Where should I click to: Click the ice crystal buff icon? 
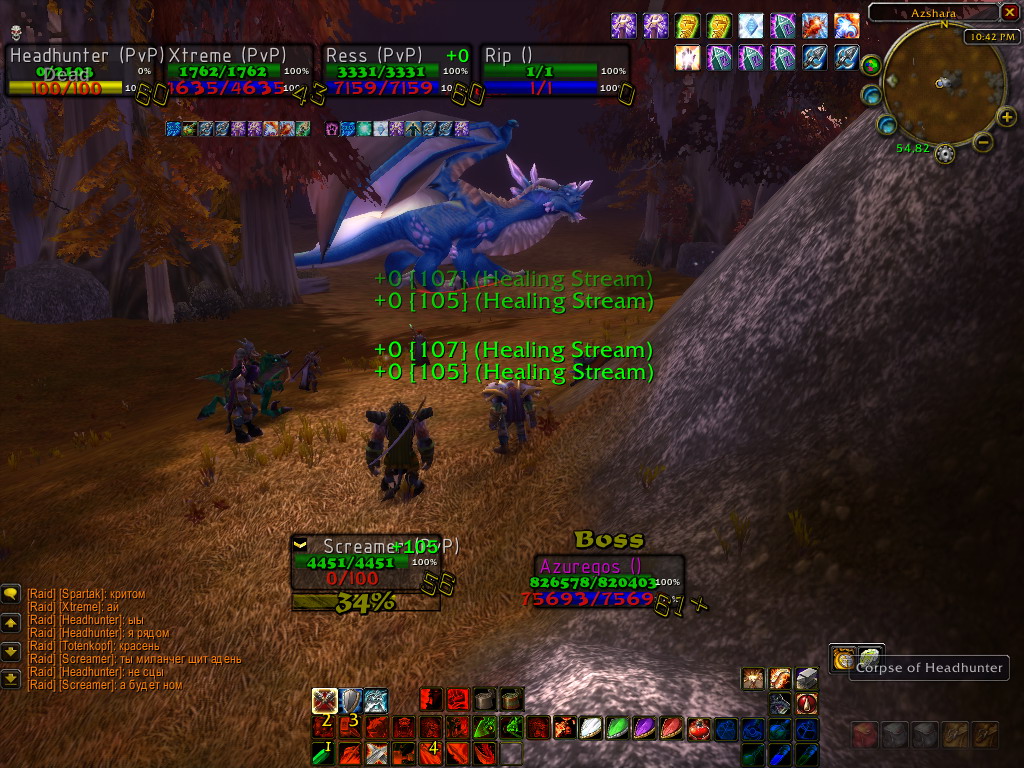(750, 26)
